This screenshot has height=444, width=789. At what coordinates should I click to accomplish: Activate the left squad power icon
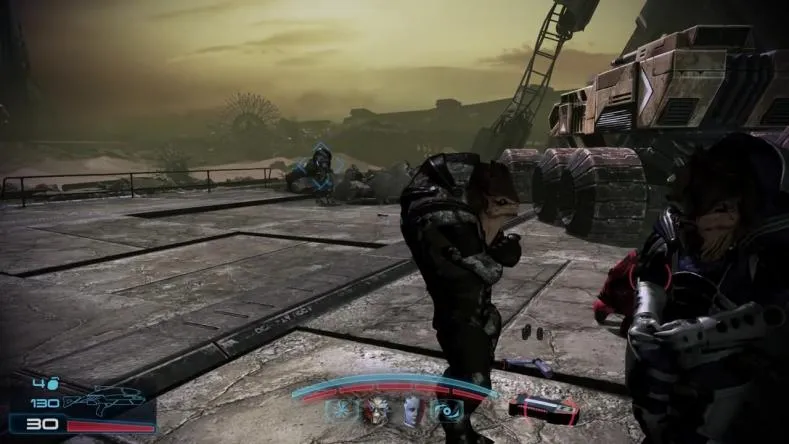click(342, 410)
